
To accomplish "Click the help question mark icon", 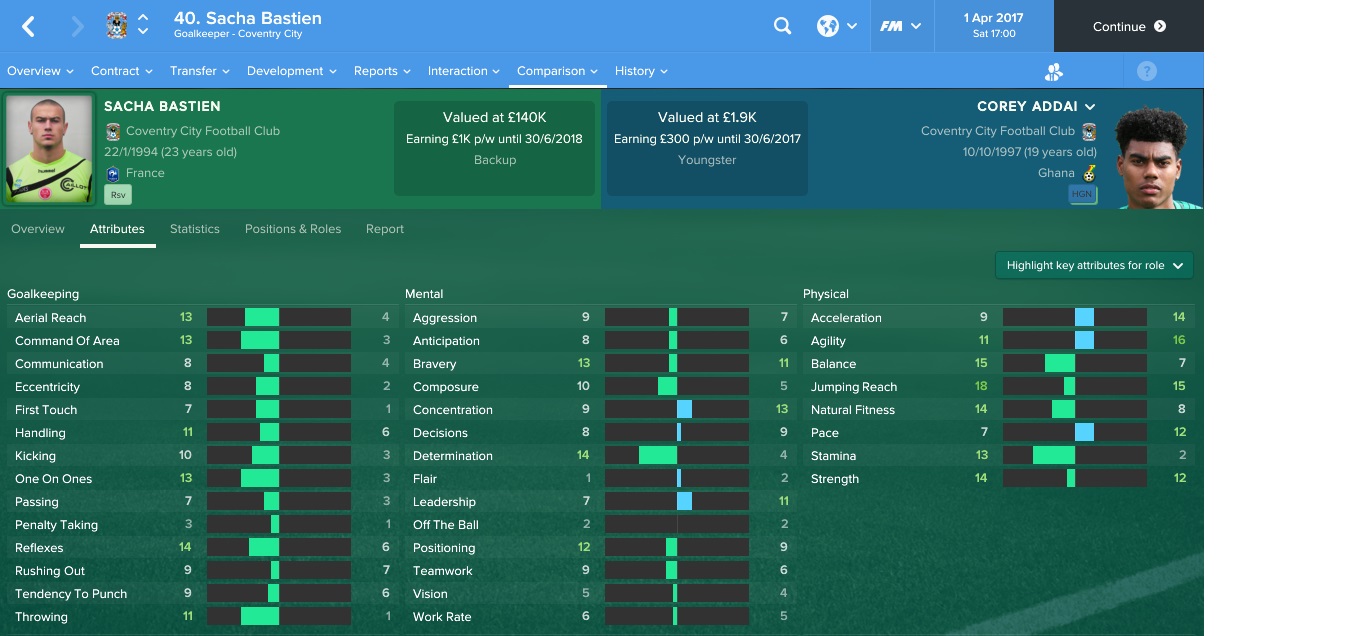I will pos(1147,71).
